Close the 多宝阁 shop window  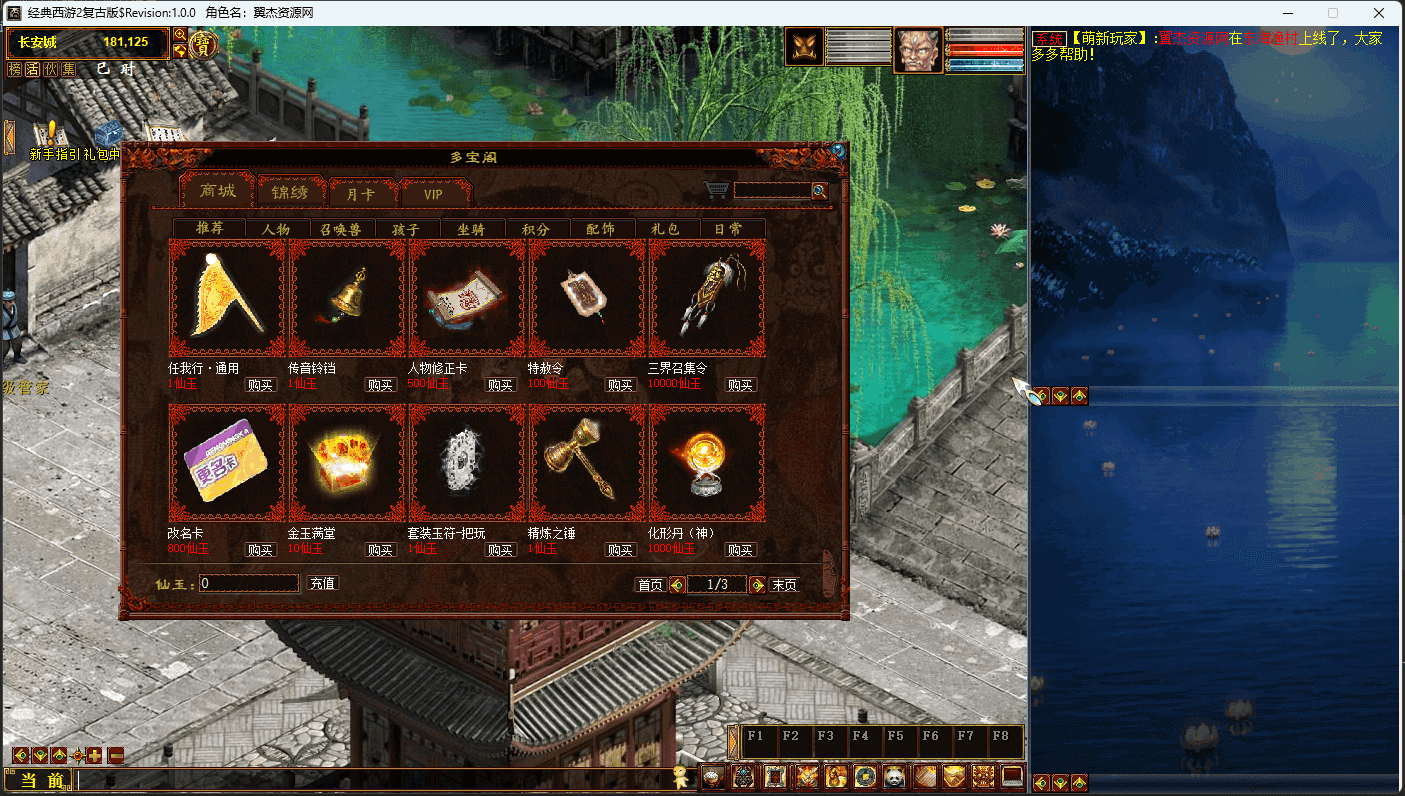pyautogui.click(x=838, y=152)
